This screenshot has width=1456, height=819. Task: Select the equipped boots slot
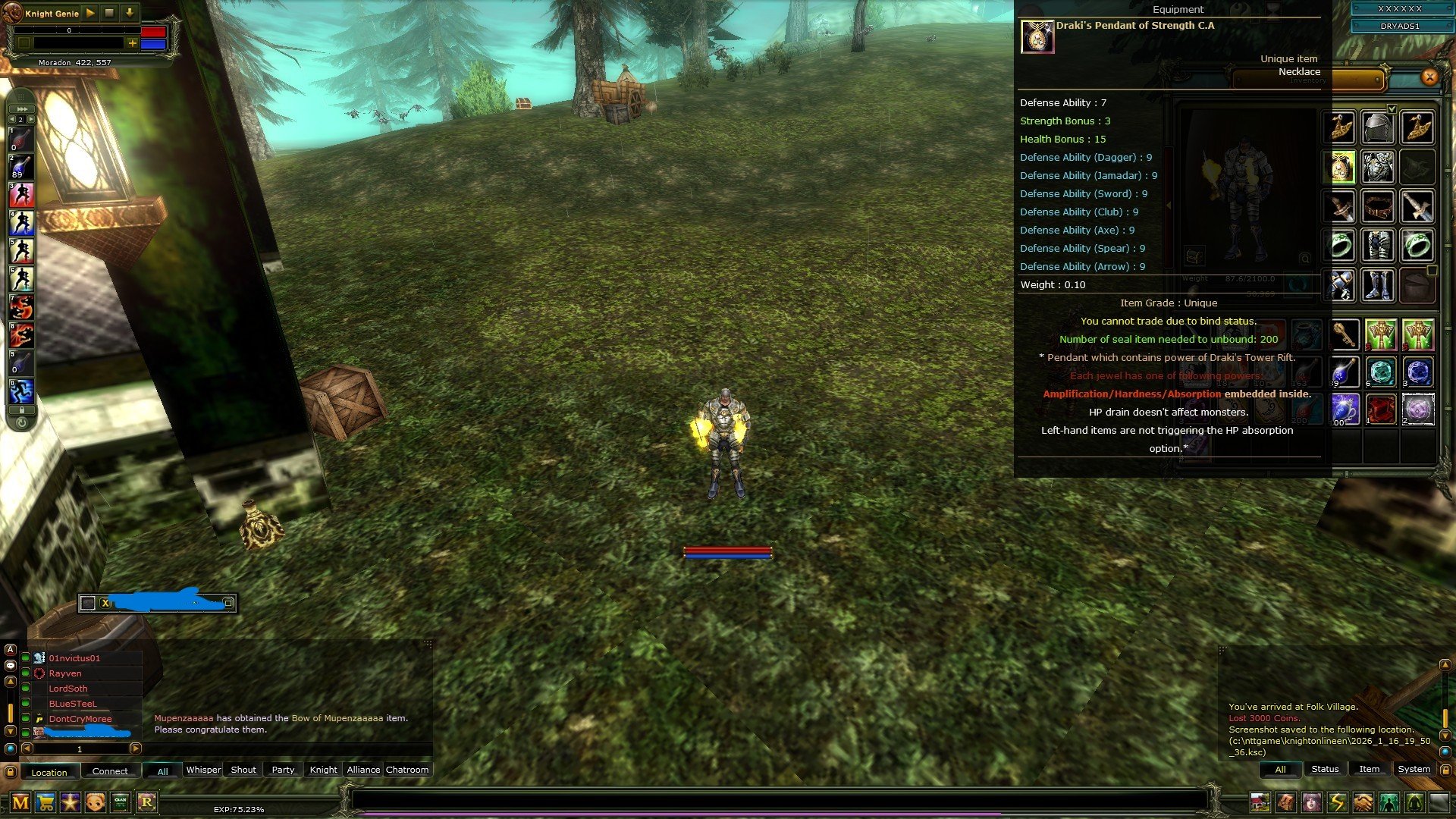click(x=1379, y=285)
